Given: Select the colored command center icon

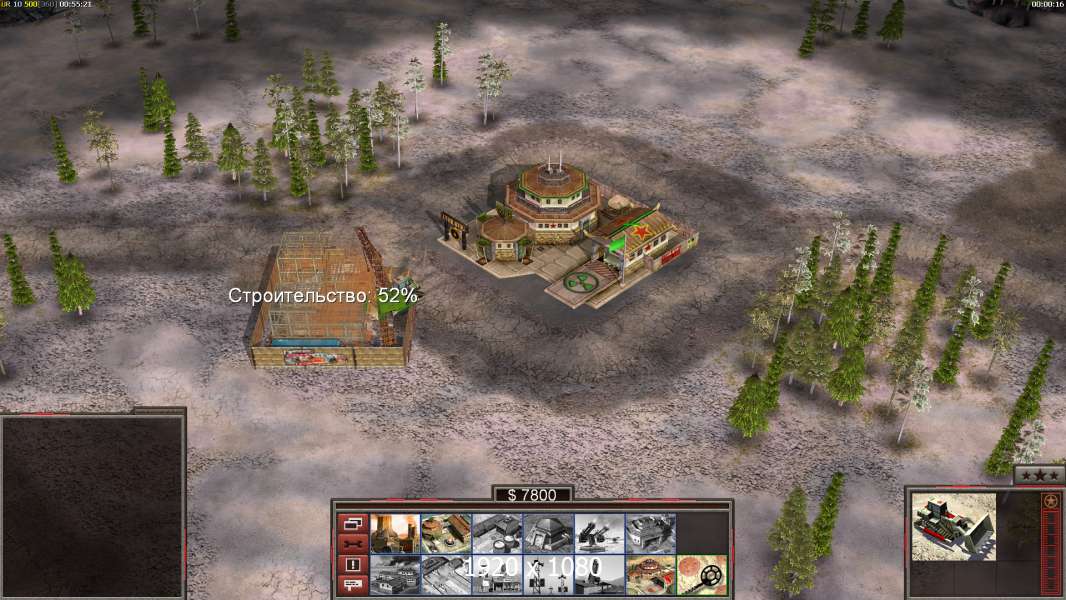Looking at the screenshot, I should pyautogui.click(x=650, y=575).
